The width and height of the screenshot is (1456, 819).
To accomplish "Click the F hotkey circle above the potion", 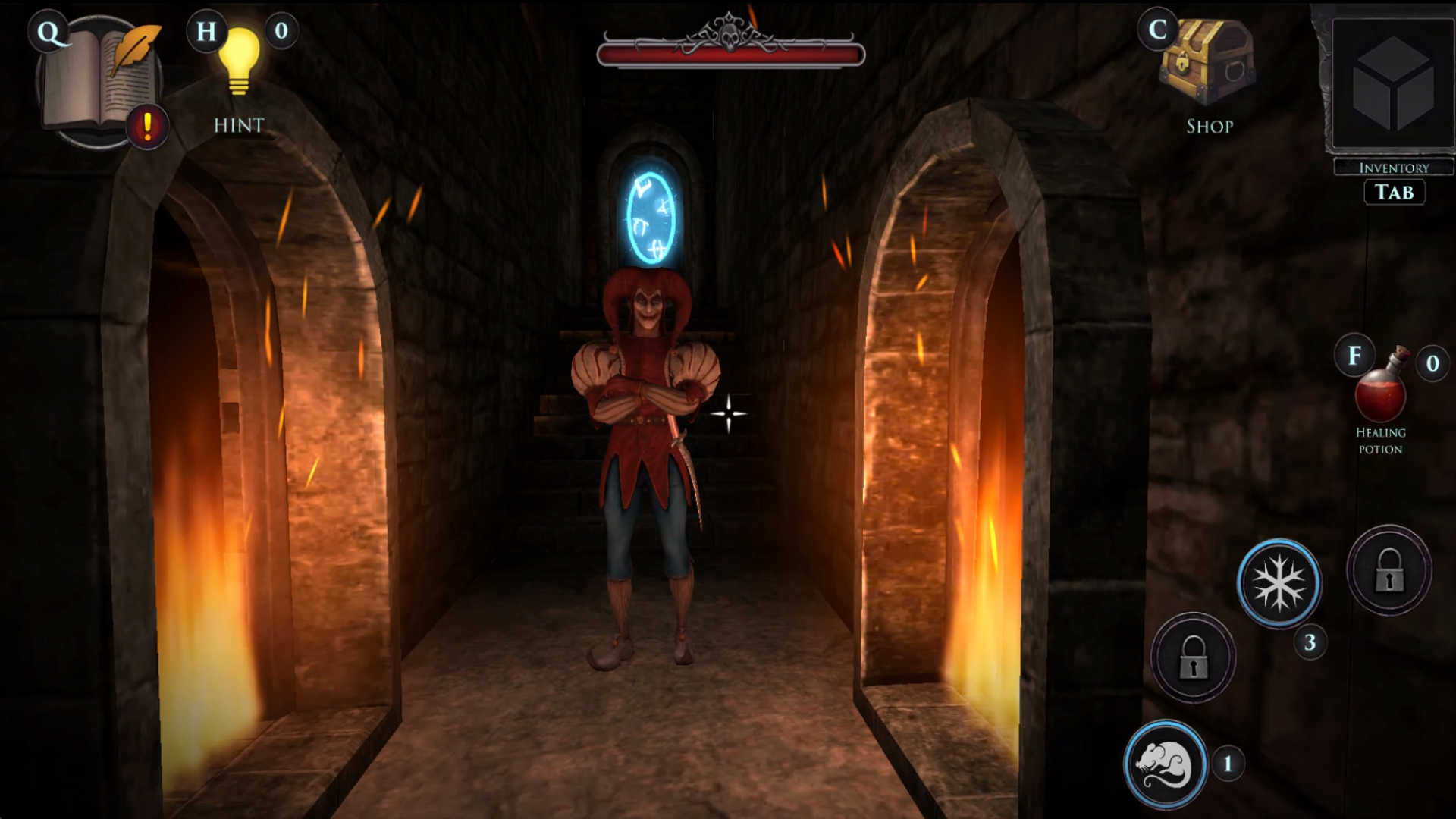I will click(1355, 353).
